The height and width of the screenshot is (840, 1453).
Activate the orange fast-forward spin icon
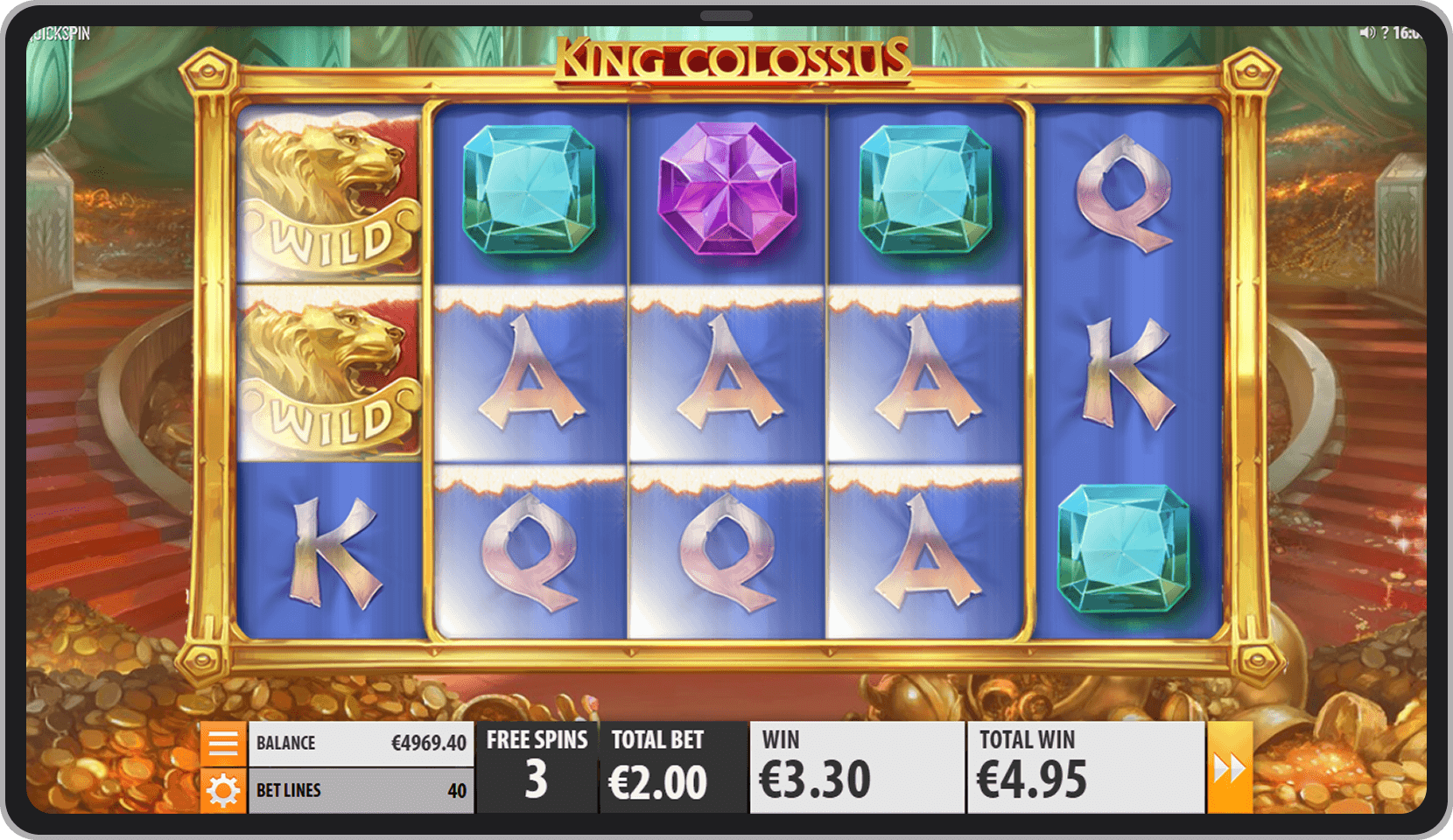click(x=1232, y=766)
